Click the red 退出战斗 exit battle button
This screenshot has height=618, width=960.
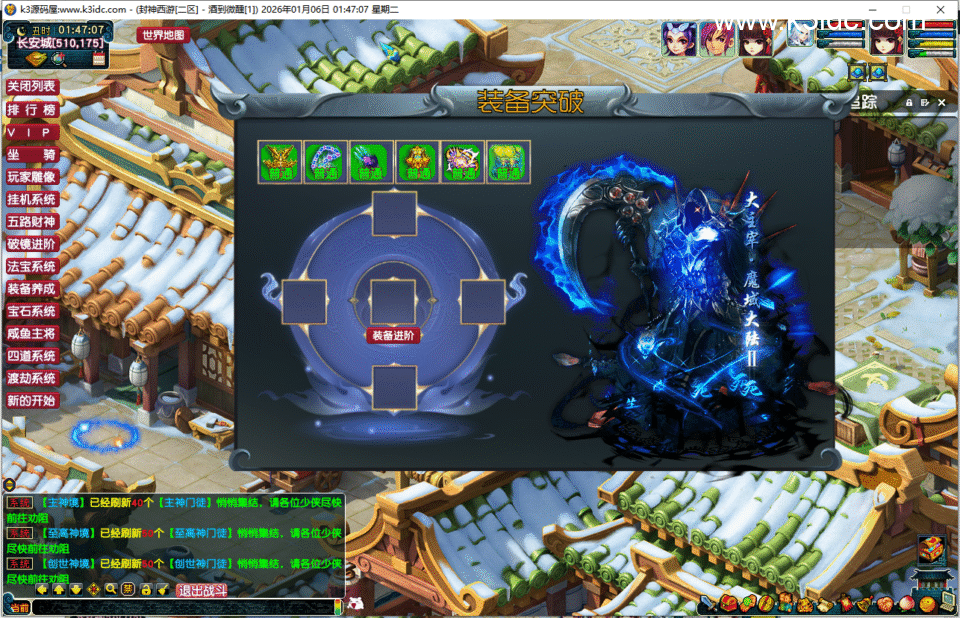pos(202,591)
